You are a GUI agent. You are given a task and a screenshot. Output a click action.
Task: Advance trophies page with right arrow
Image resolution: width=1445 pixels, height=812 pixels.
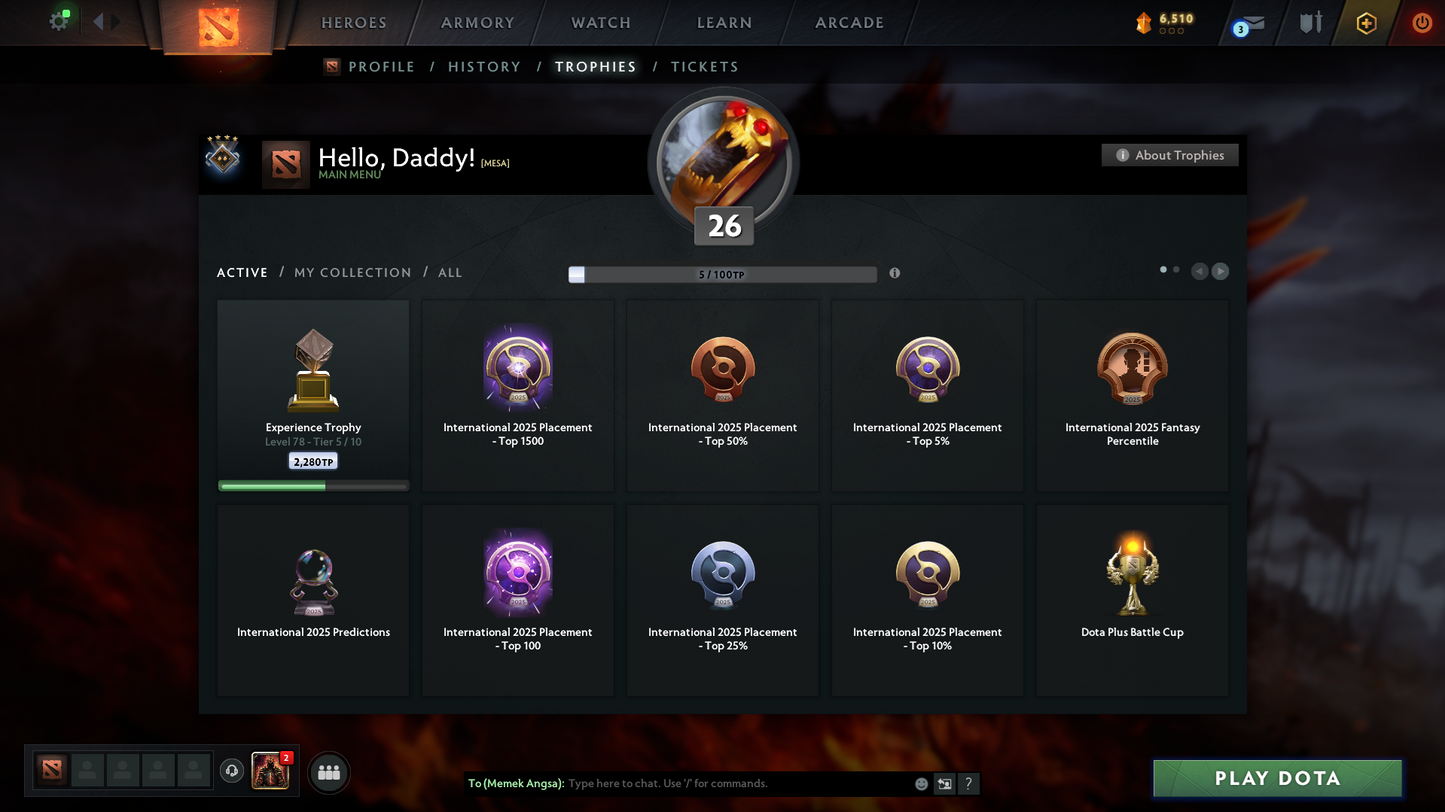[1220, 271]
